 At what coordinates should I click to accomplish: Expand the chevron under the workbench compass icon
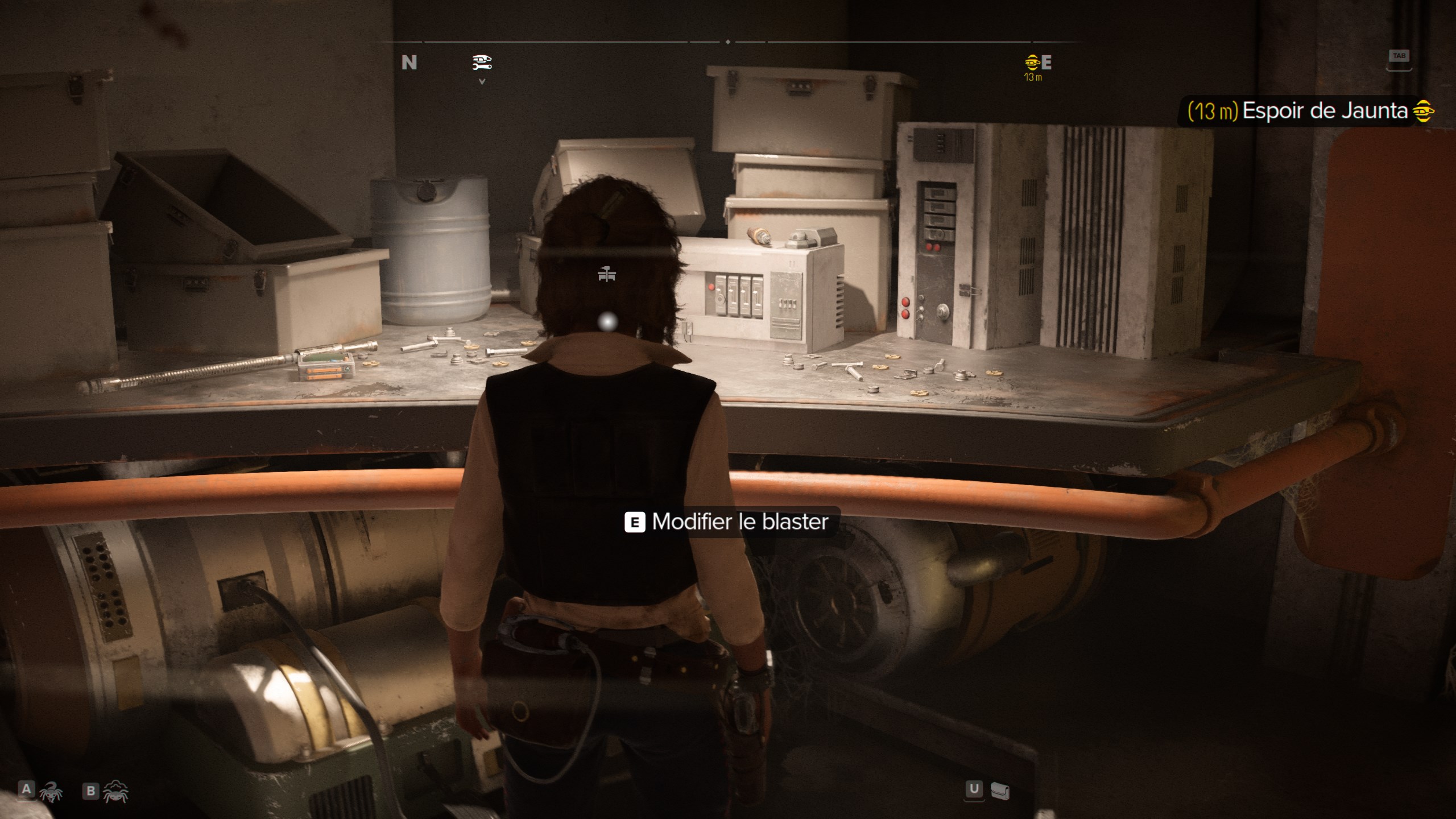coord(481,81)
